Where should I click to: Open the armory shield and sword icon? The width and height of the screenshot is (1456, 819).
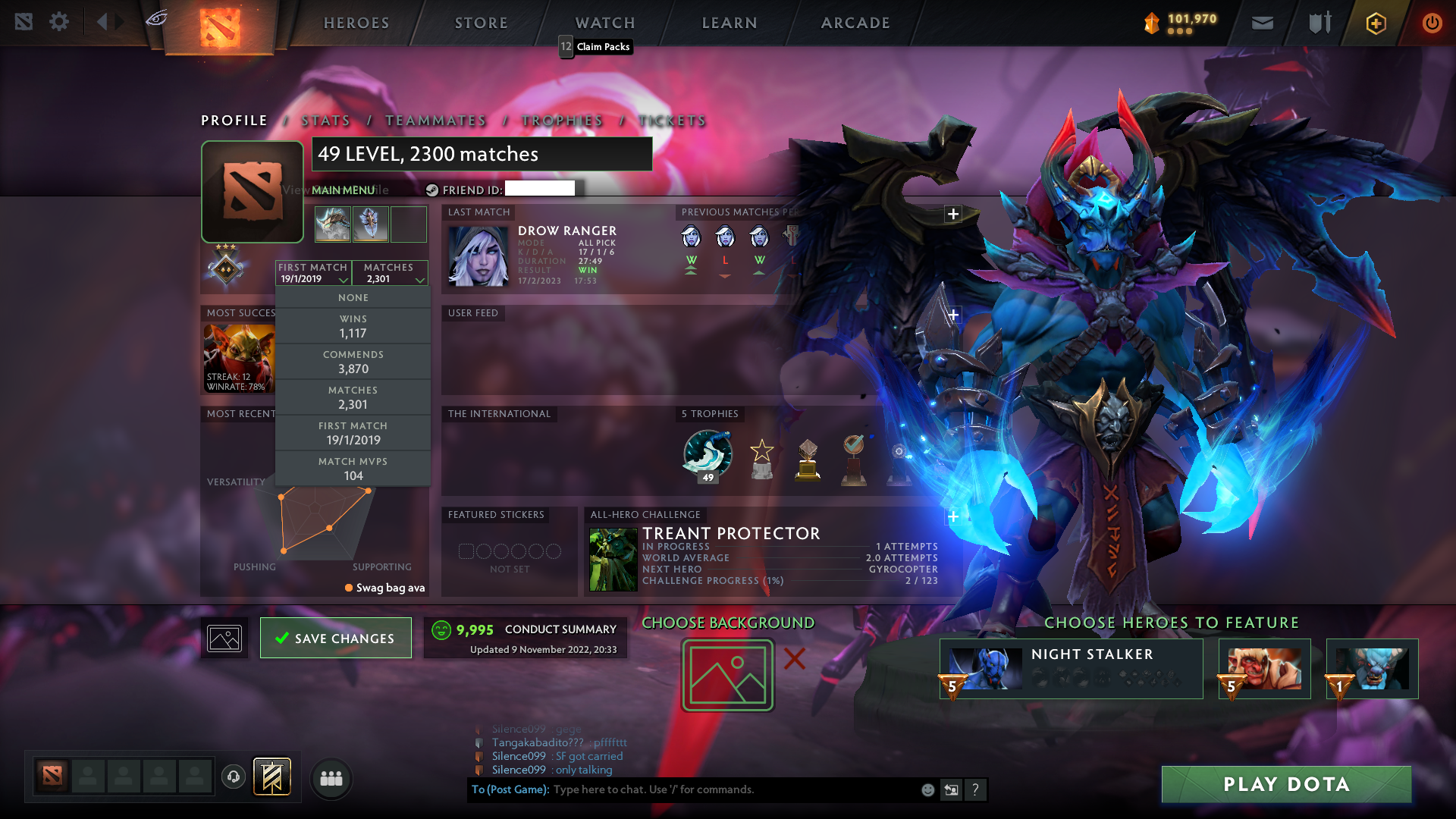(1318, 23)
